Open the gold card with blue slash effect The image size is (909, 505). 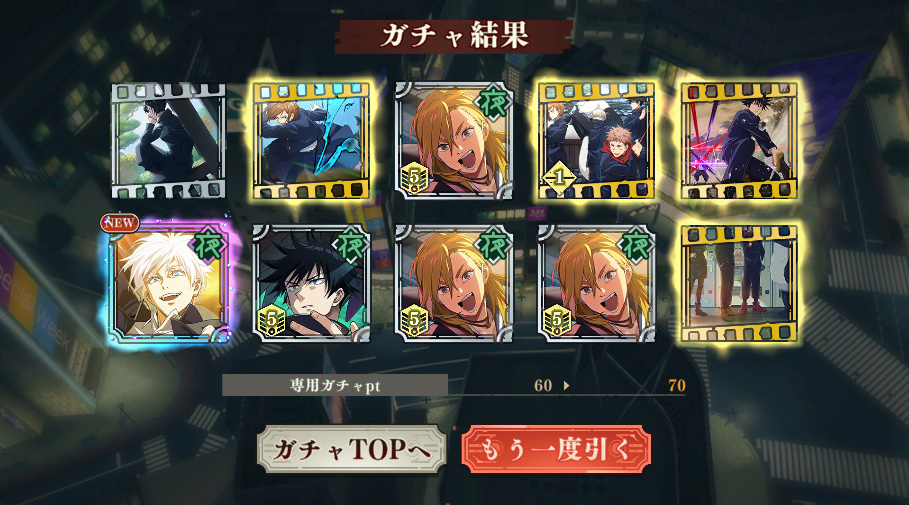click(x=312, y=141)
